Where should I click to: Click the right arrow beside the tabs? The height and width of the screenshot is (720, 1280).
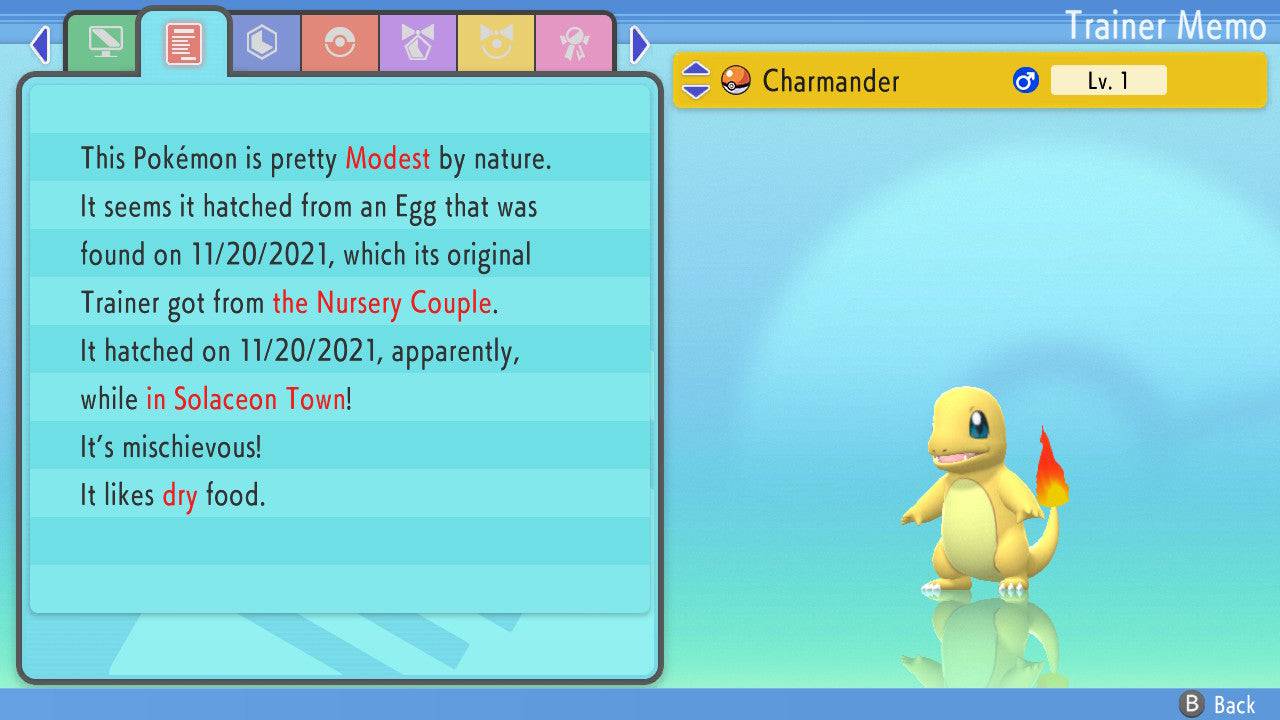(x=640, y=44)
